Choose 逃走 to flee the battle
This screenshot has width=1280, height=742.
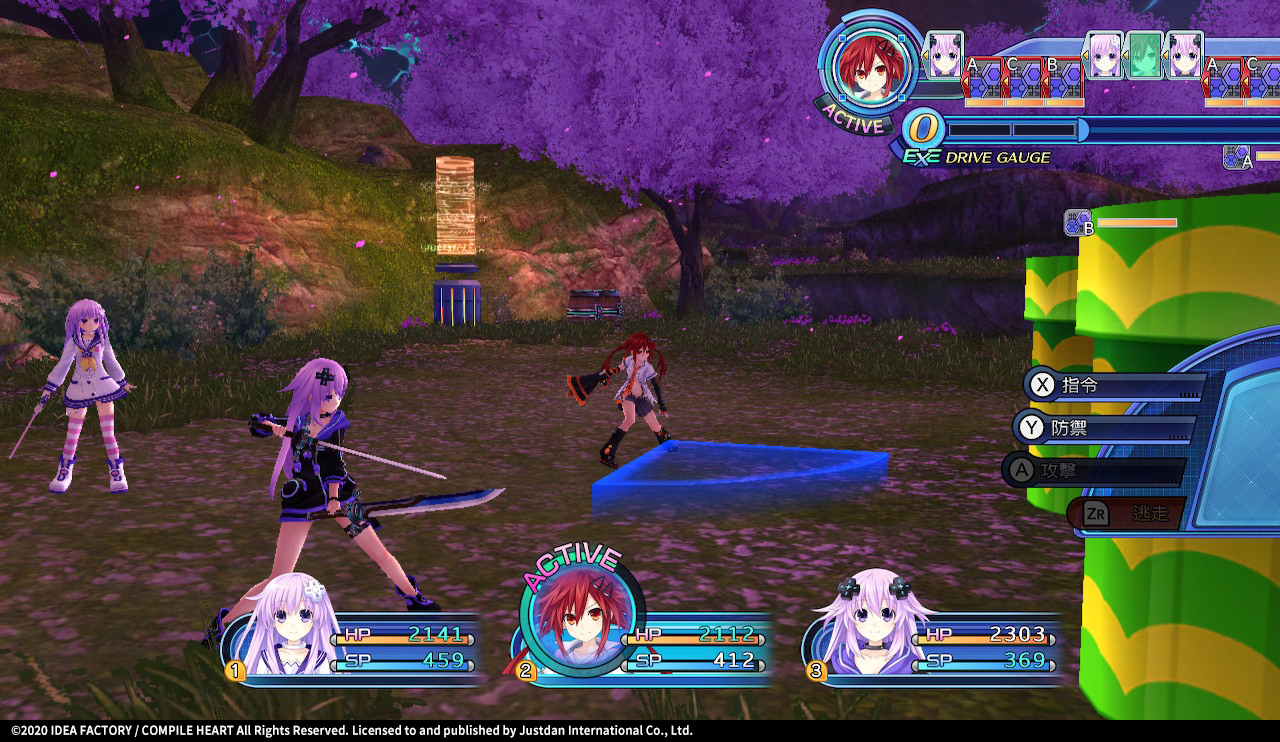[1128, 513]
